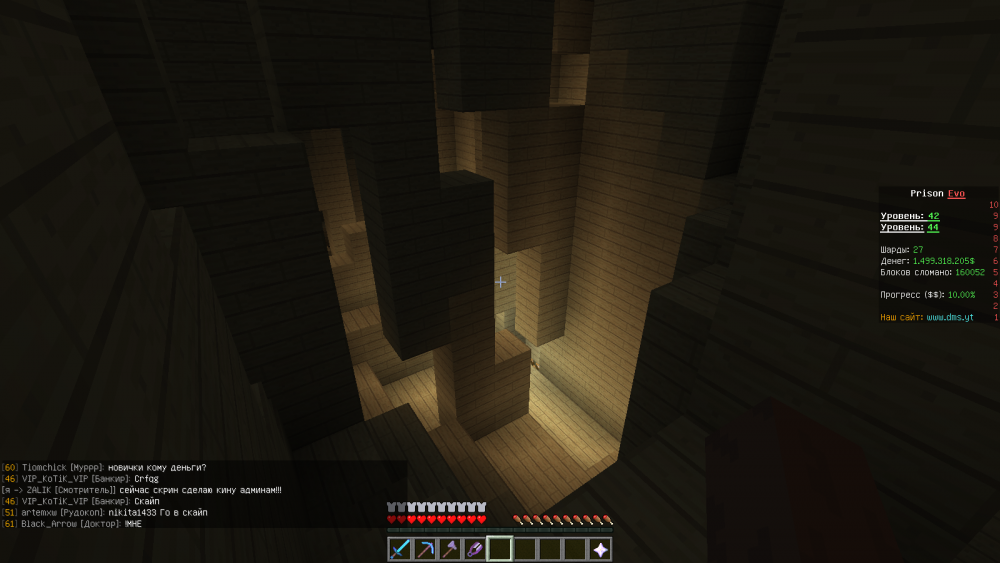This screenshot has height=563, width=1000.
Task: Click the www.dms.yt site link
Action: [x=949, y=317]
